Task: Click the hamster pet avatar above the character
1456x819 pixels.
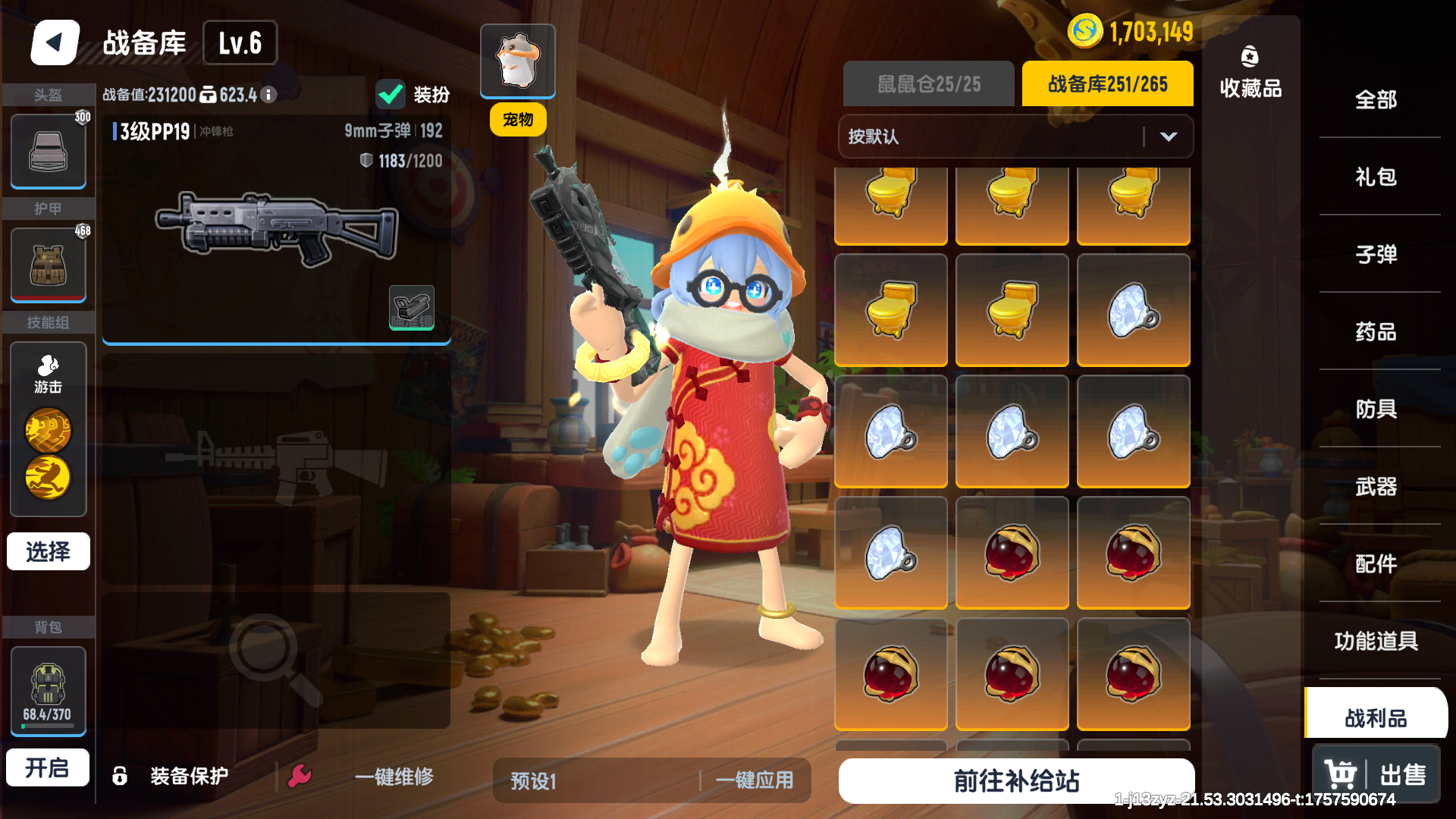Action: pyautogui.click(x=518, y=61)
